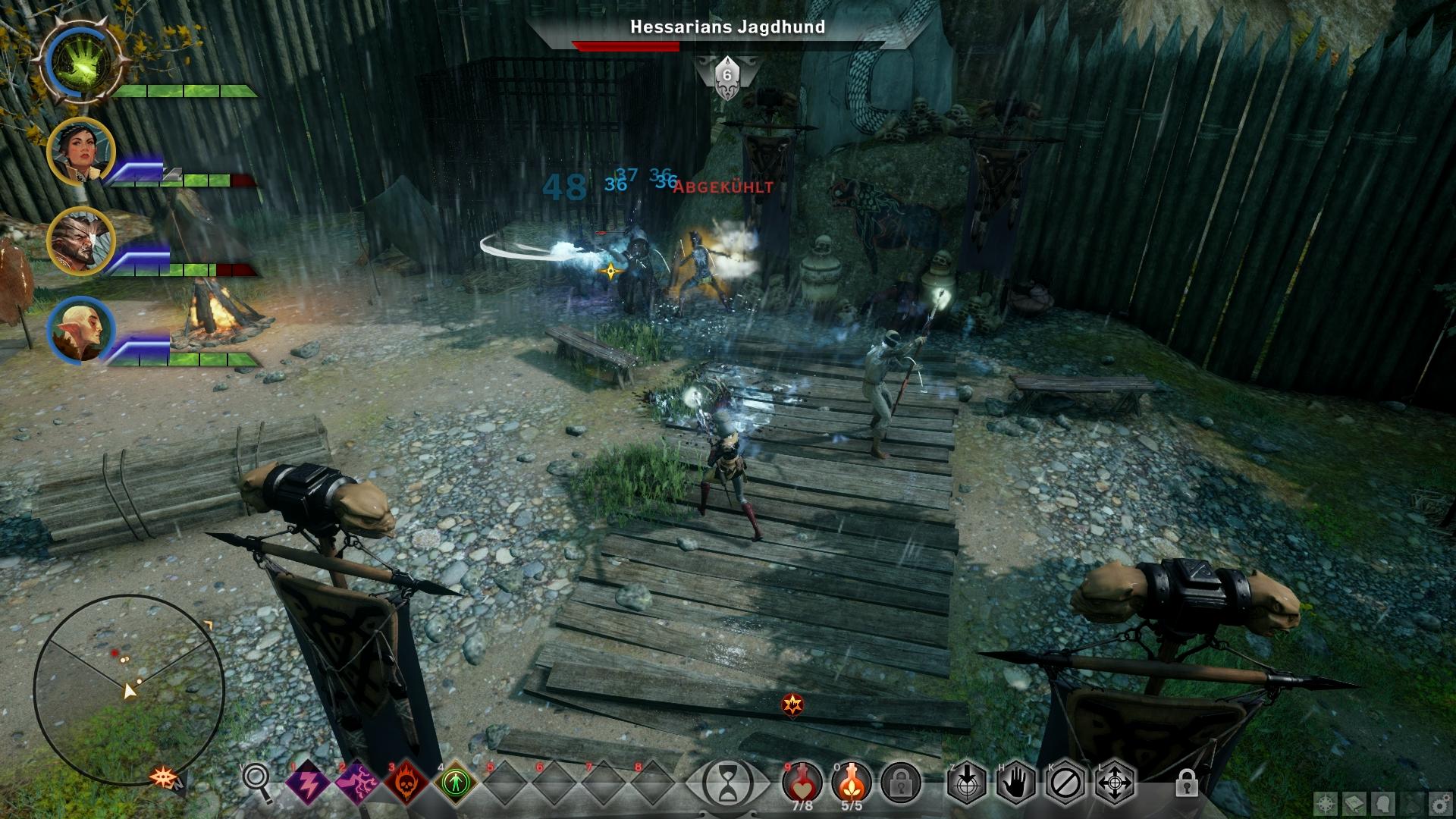The image size is (1456, 819).
Task: Open the gear settings menu
Action: coord(1439,803)
